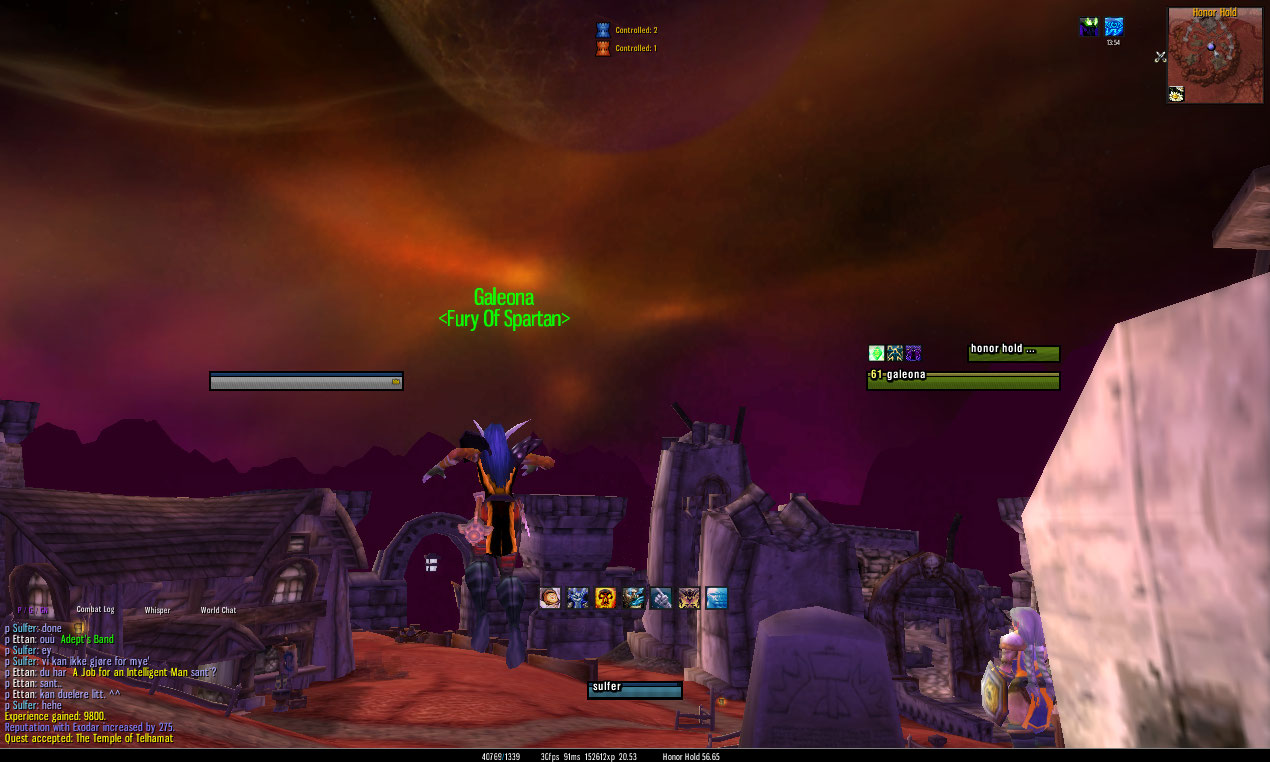Select the World Chat tab
Screen dimensions: 1270x762
(218, 610)
